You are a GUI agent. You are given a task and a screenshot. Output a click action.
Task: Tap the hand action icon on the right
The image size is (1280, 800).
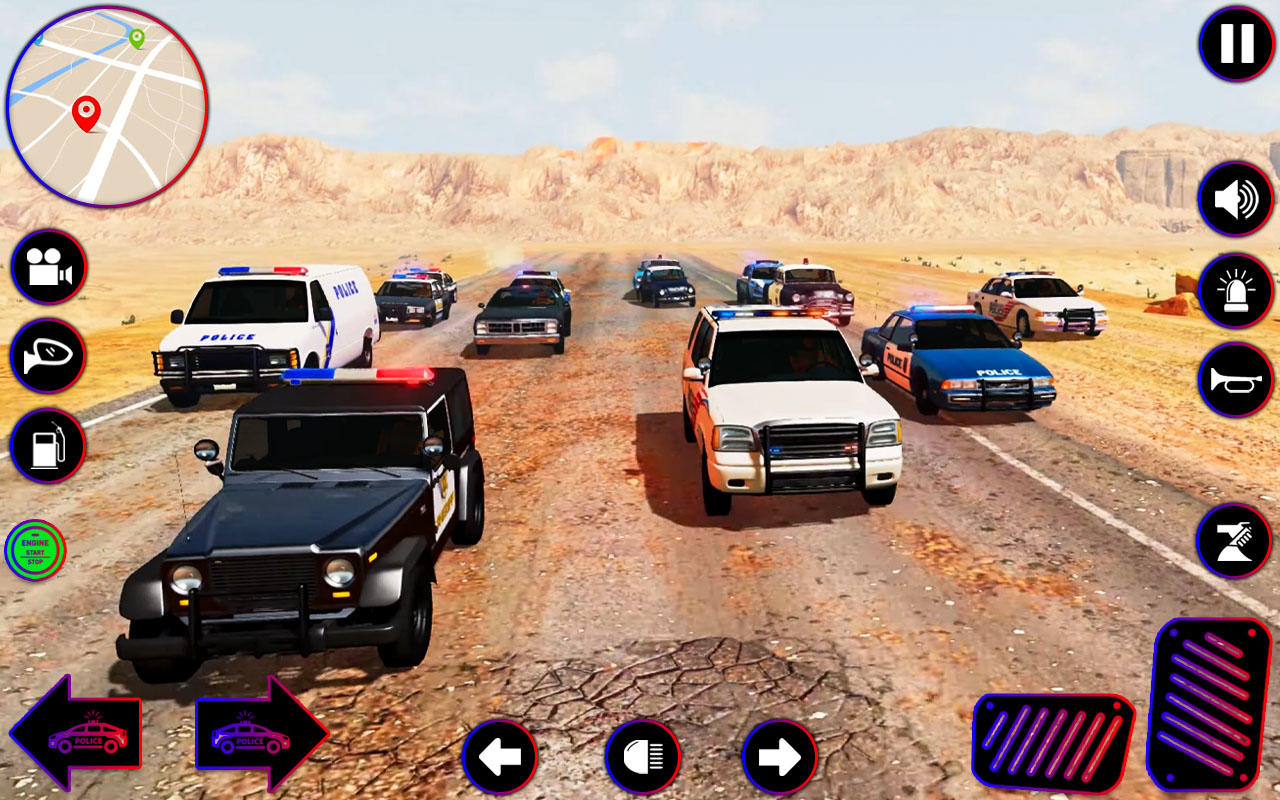pos(1233,541)
